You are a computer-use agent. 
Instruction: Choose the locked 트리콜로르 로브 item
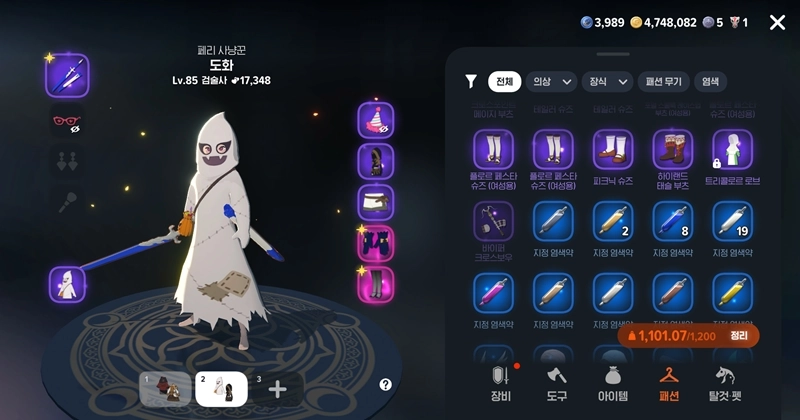[733, 150]
